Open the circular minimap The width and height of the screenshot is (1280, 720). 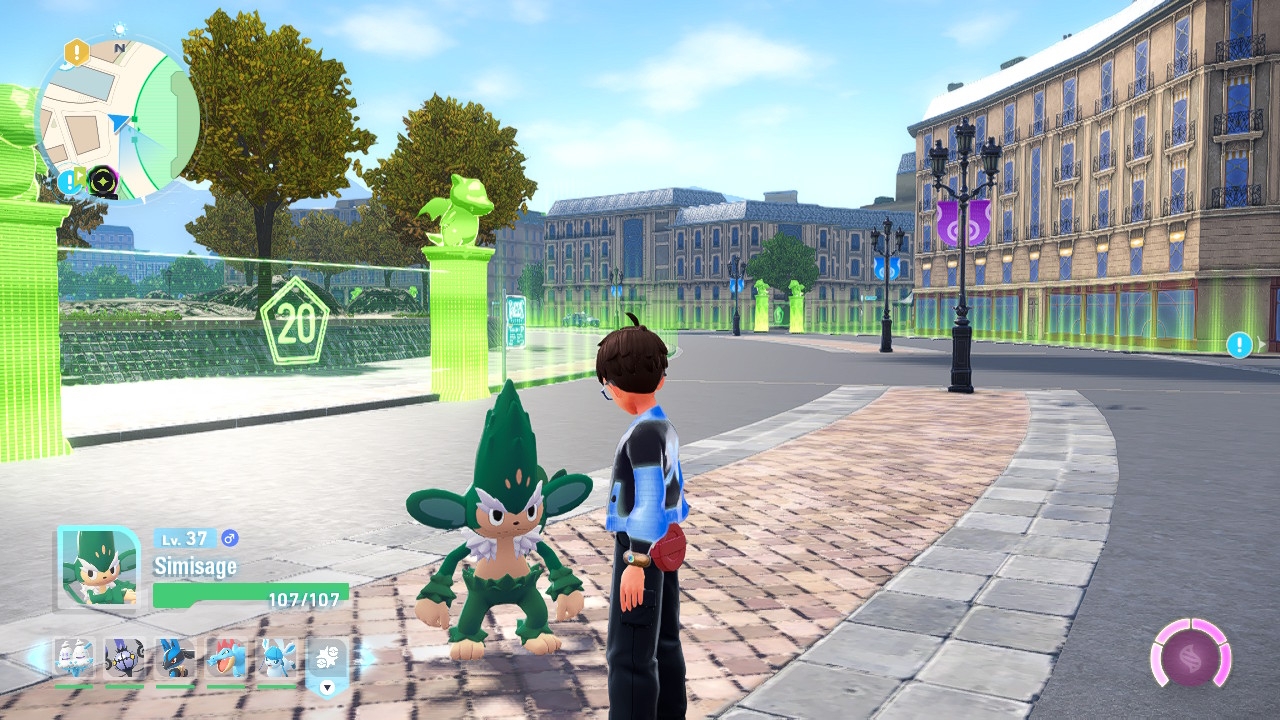pyautogui.click(x=118, y=118)
